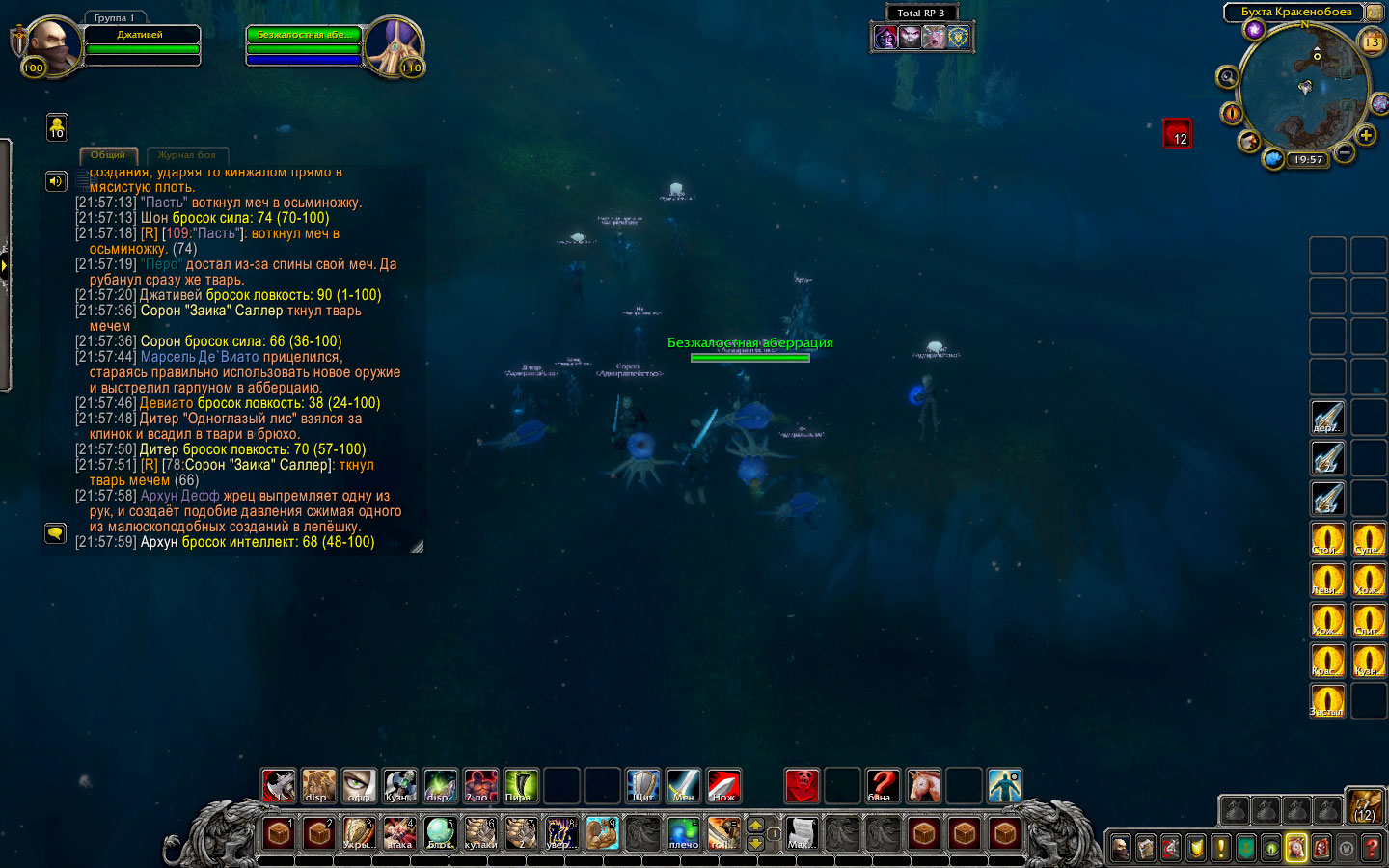Click the red skull action button
Screen dimensions: 1389x868
click(802, 786)
